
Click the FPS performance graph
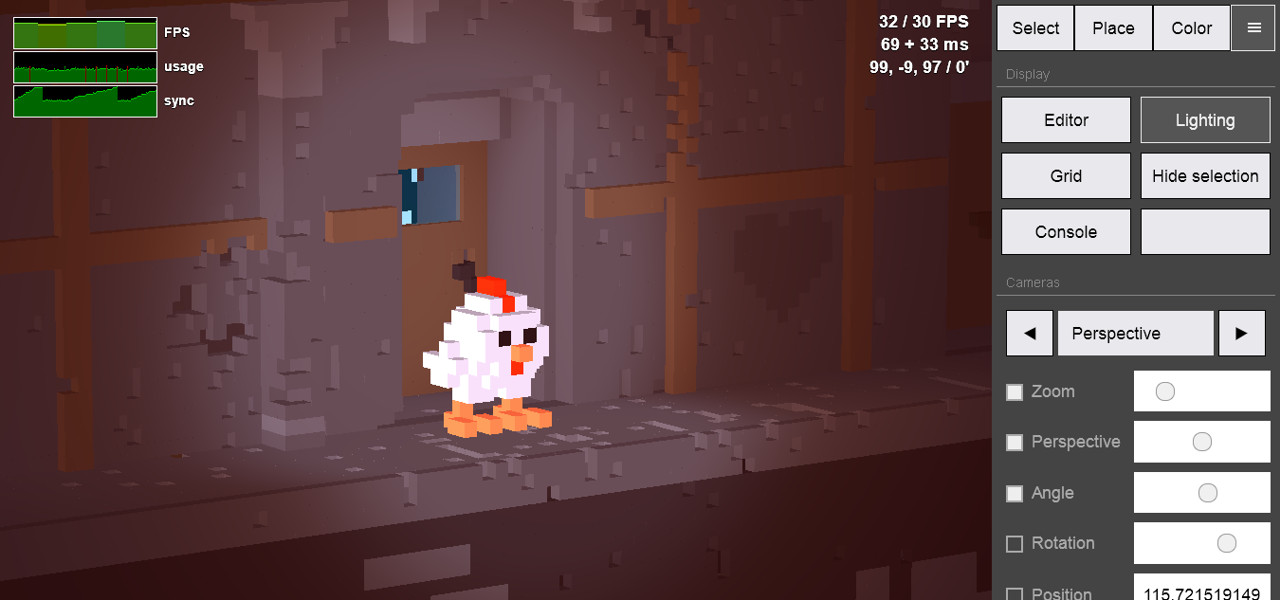[x=85, y=33]
